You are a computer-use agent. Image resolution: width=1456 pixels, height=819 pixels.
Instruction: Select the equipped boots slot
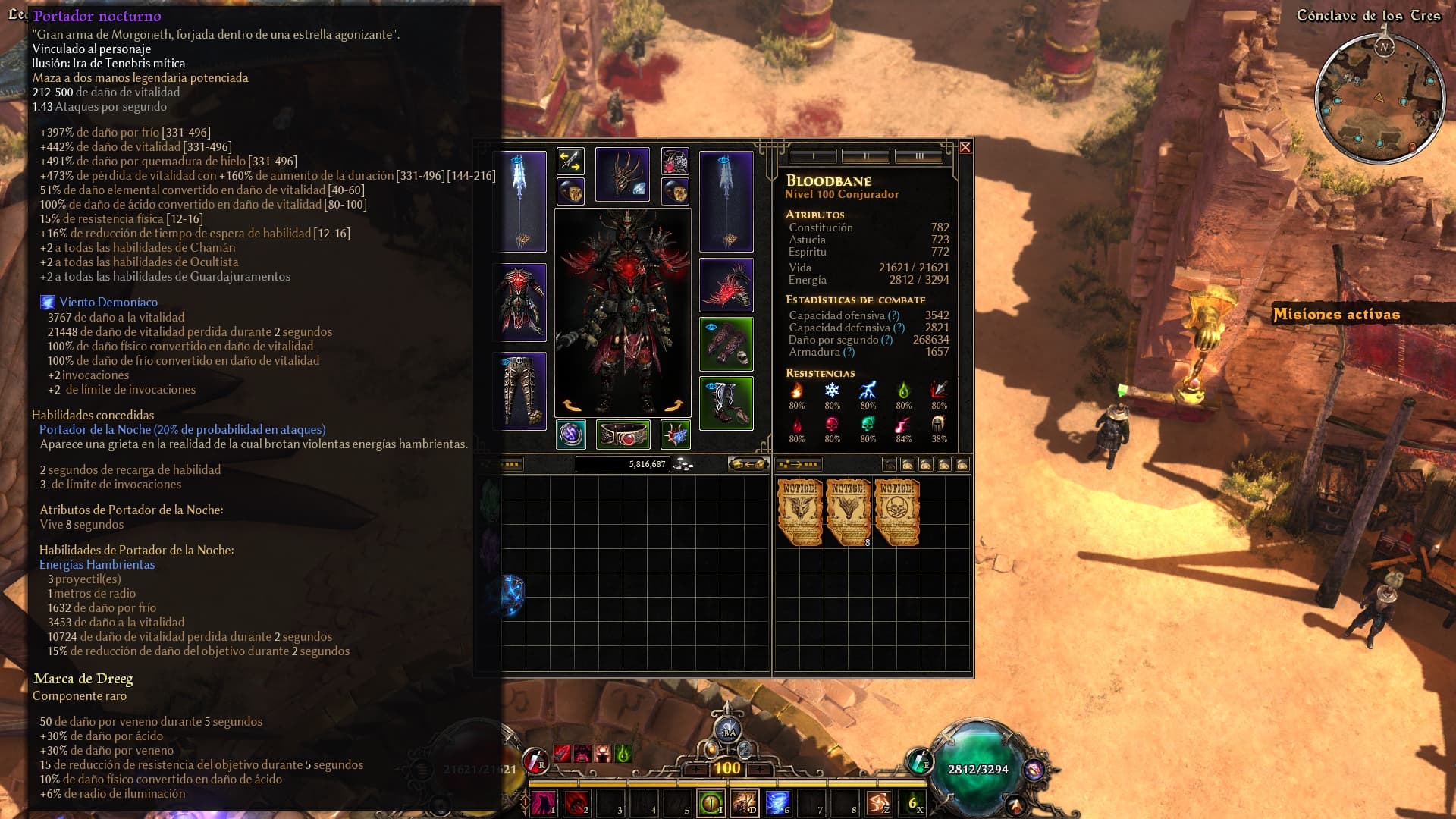(x=726, y=403)
